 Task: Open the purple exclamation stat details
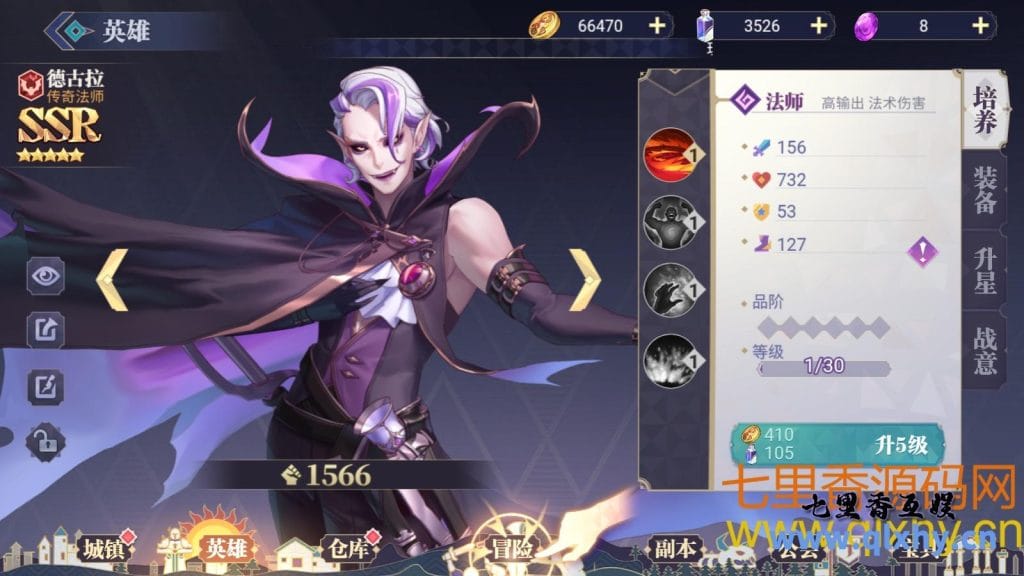click(x=922, y=251)
